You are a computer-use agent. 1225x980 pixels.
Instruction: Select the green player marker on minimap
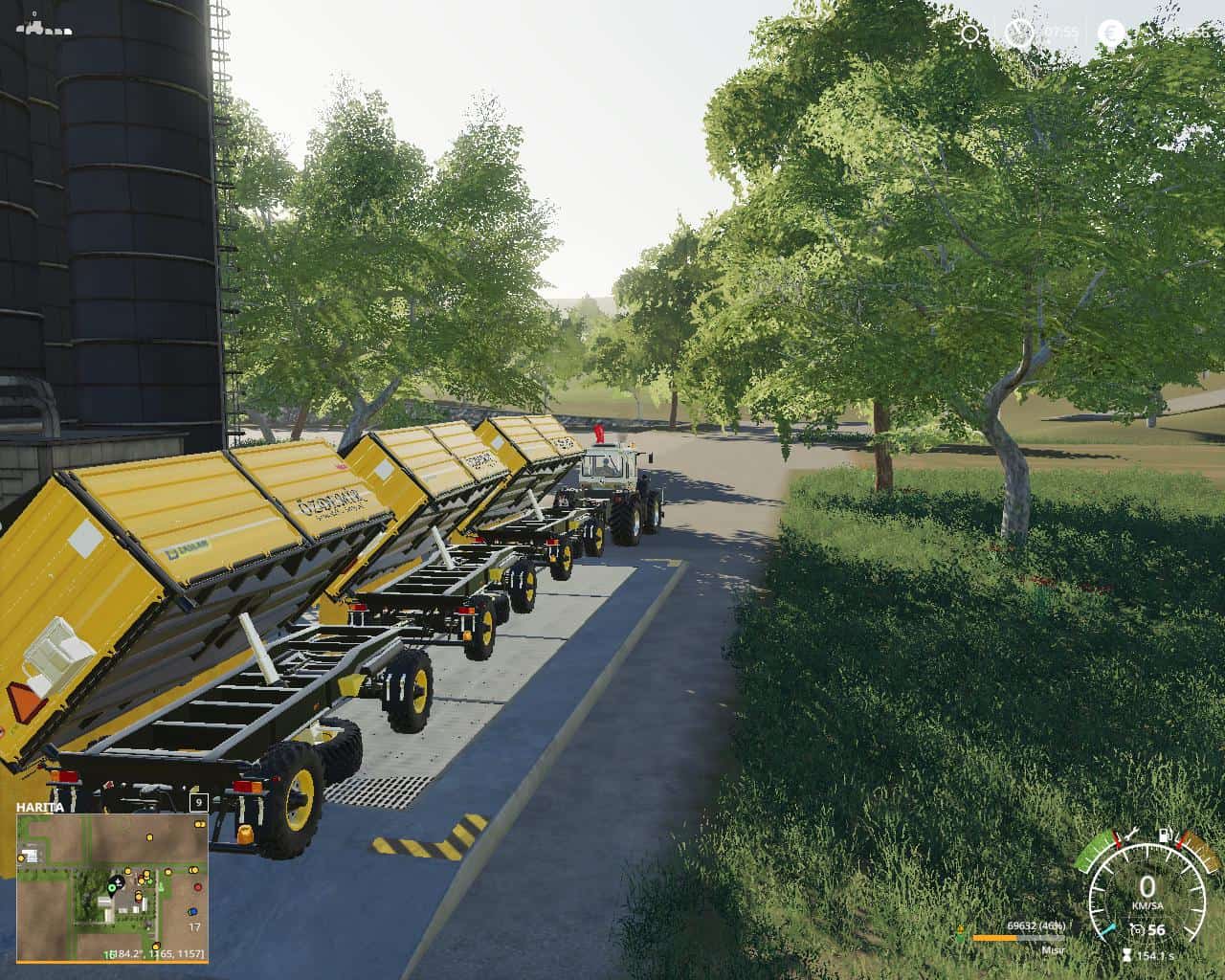click(112, 888)
